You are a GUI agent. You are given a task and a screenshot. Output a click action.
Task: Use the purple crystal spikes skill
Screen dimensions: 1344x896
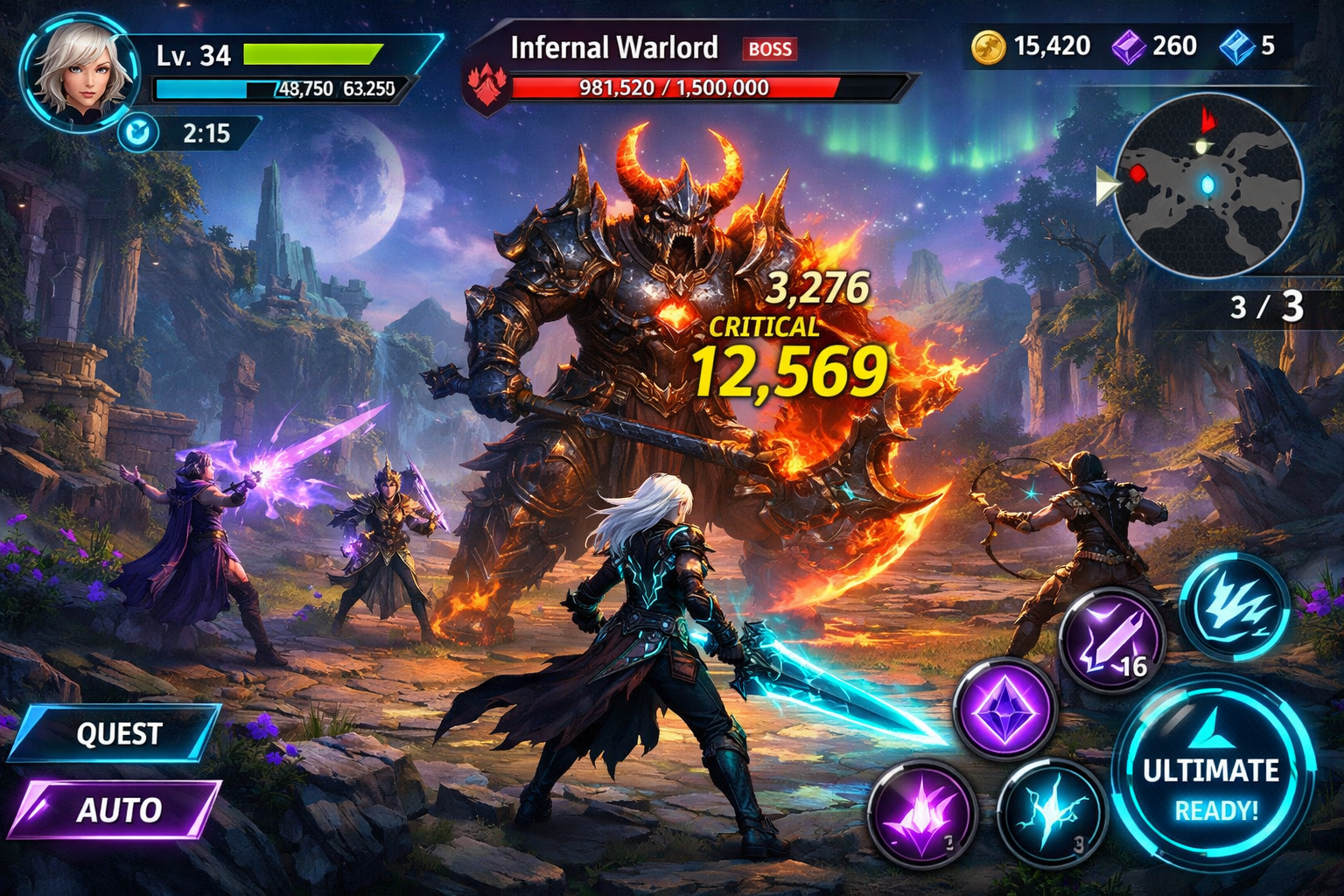click(921, 814)
